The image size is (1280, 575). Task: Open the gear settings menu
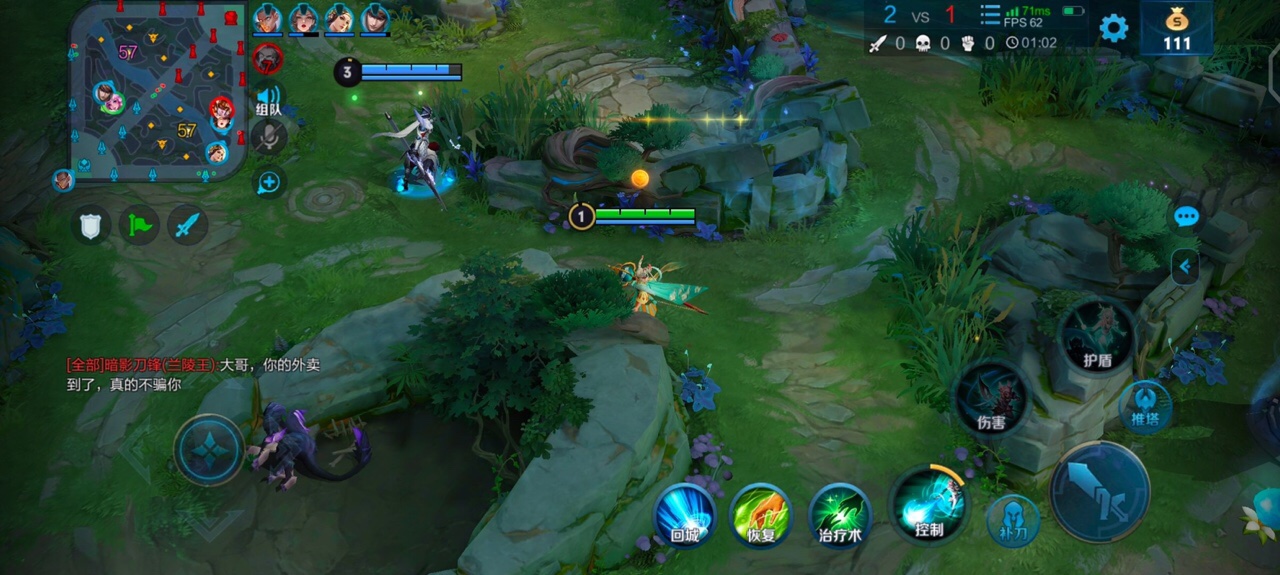[x=1113, y=27]
